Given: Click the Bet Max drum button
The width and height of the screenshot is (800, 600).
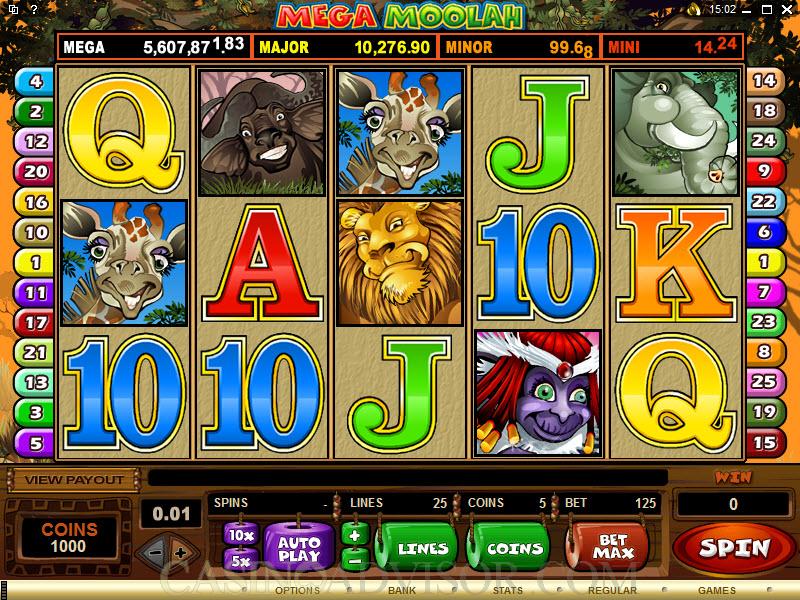Looking at the screenshot, I should [611, 546].
